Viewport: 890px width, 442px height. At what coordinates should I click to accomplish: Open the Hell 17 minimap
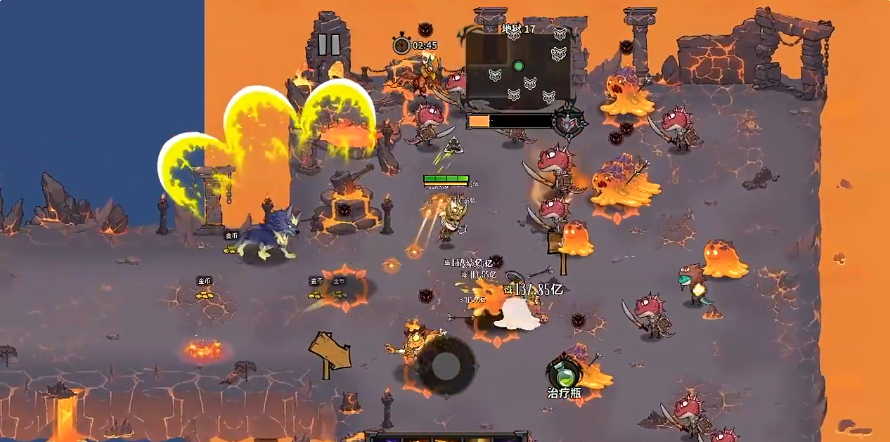[518, 70]
